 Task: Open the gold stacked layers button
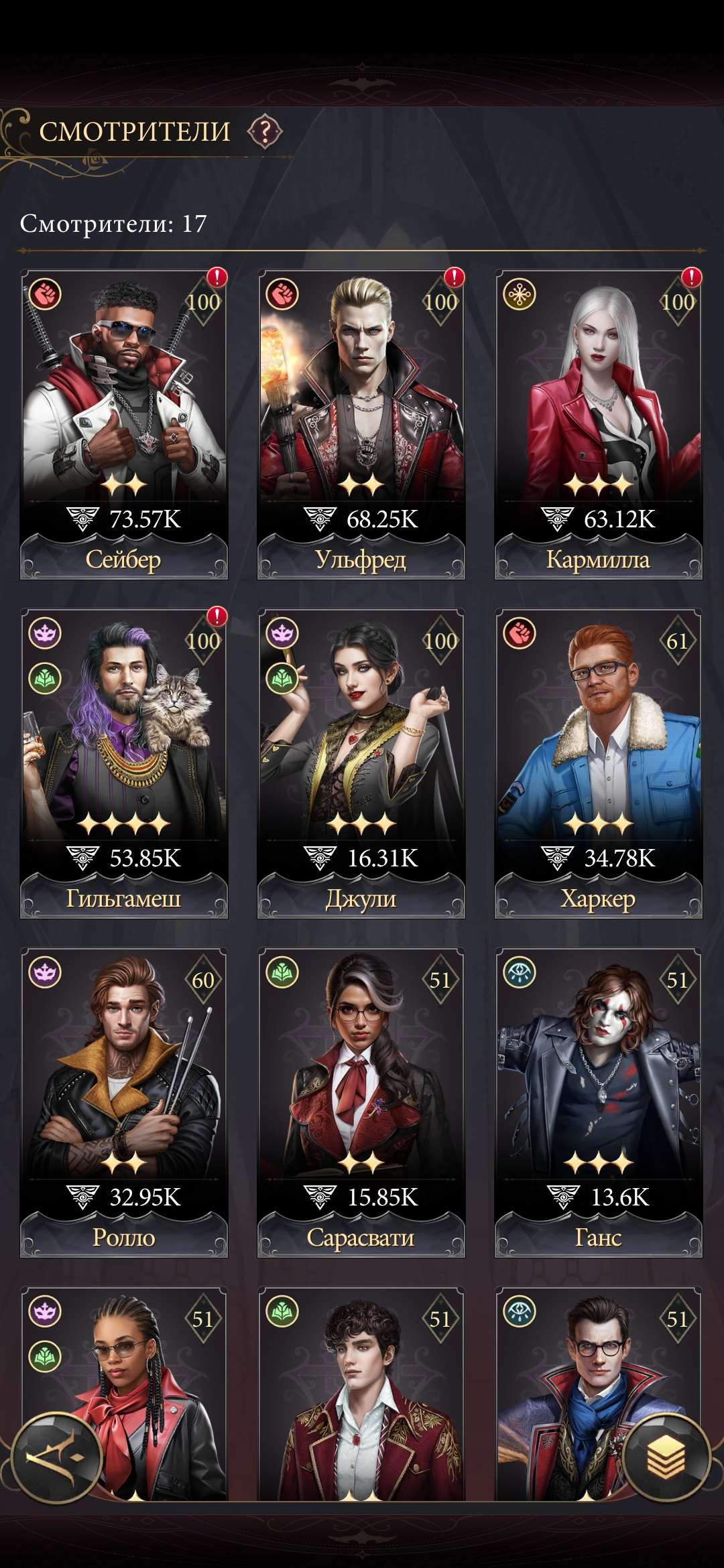pyautogui.click(x=666, y=1458)
